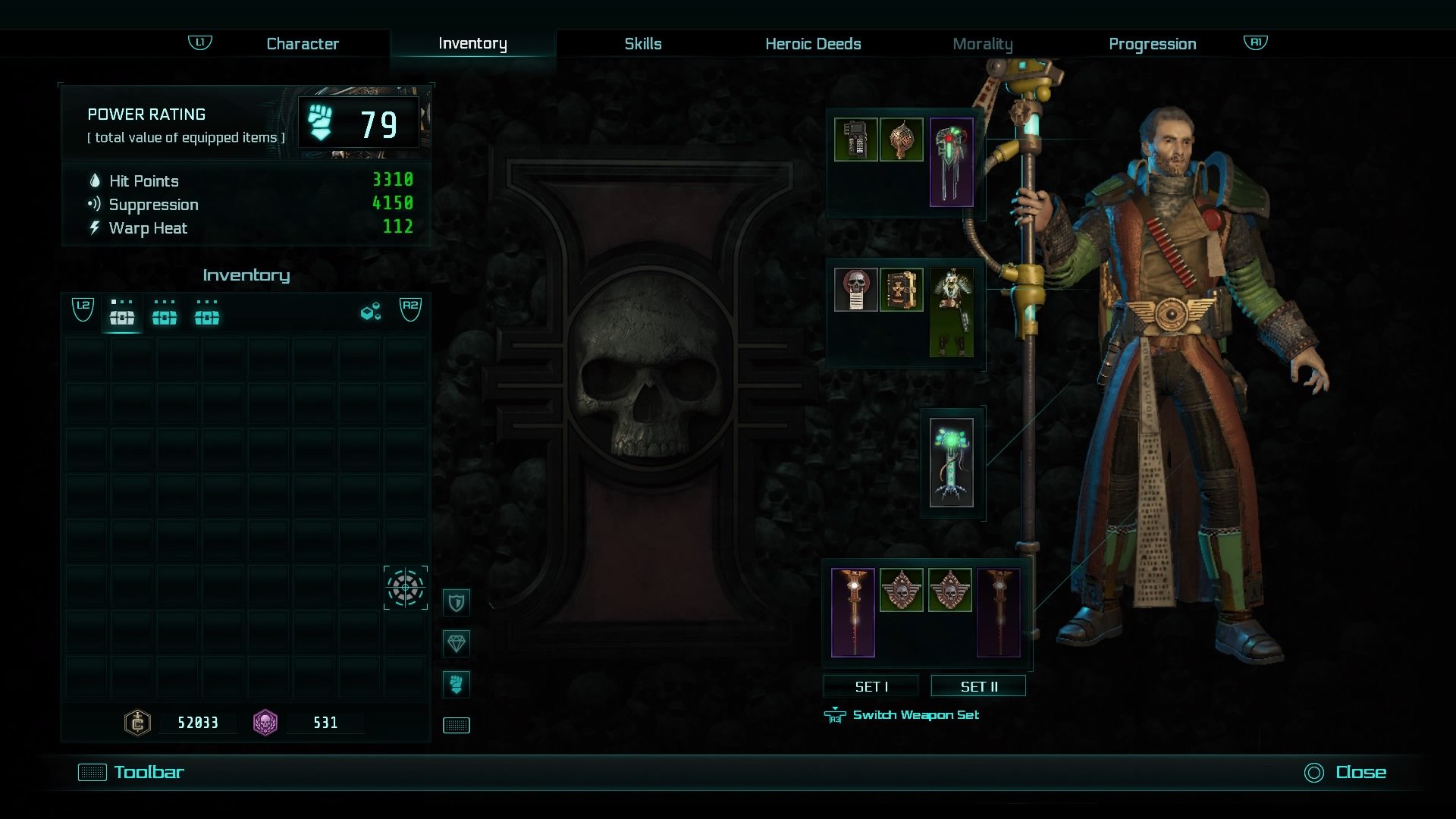Click the L1 tab navigation prompt
Screen dimensions: 1456x819
(x=199, y=43)
